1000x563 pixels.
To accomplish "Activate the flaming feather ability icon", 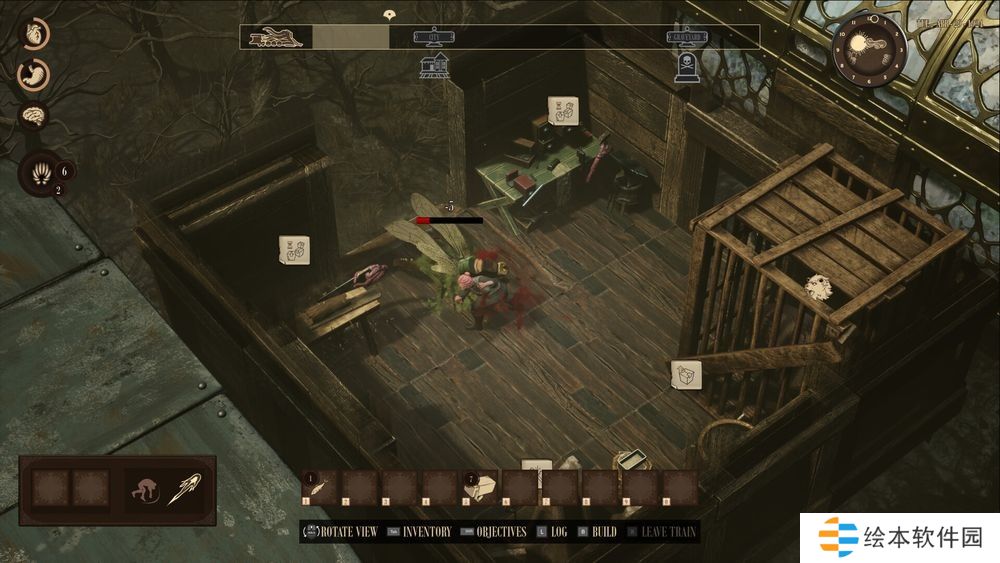I will (185, 489).
